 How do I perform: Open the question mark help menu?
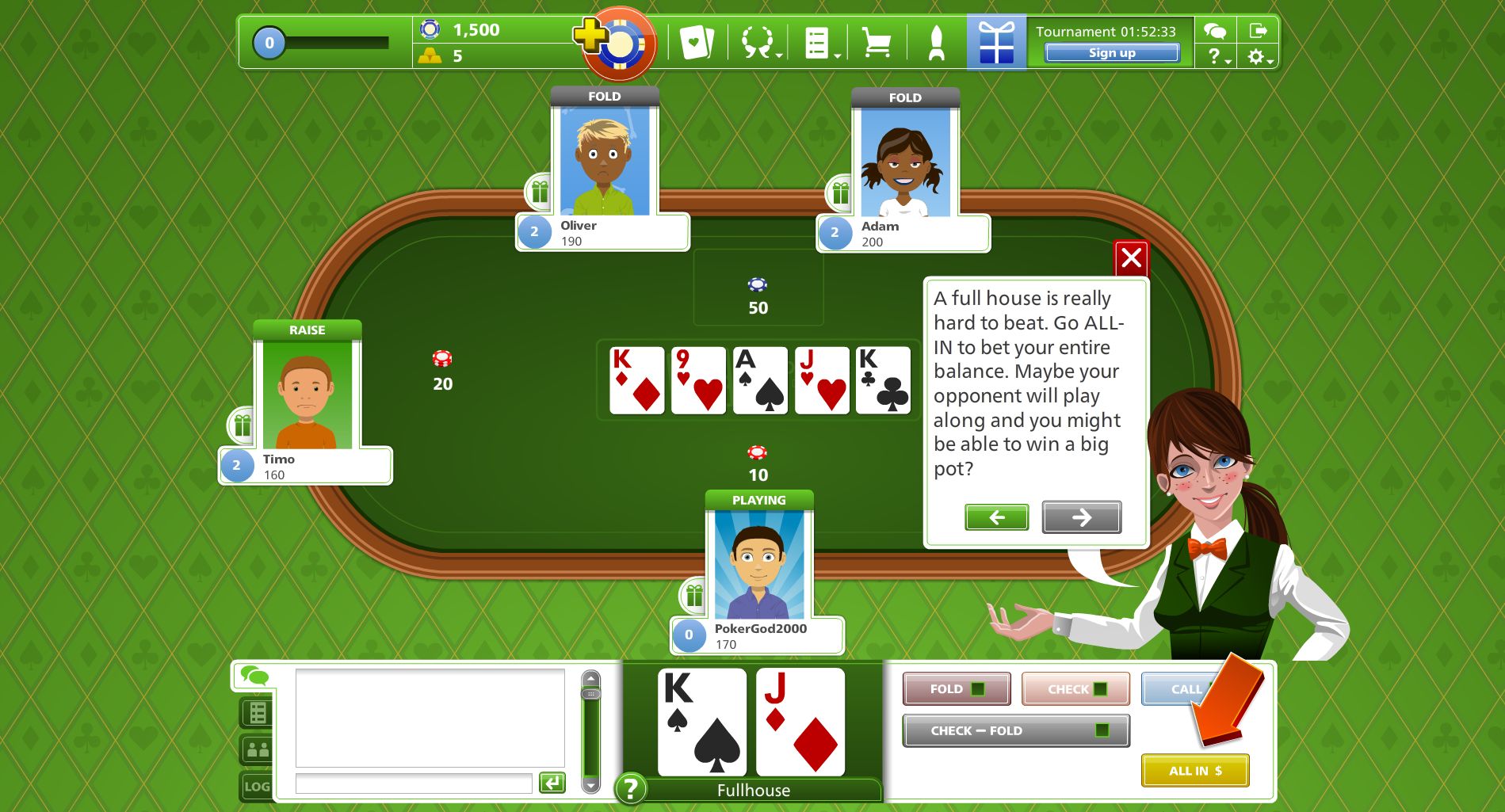[1217, 57]
